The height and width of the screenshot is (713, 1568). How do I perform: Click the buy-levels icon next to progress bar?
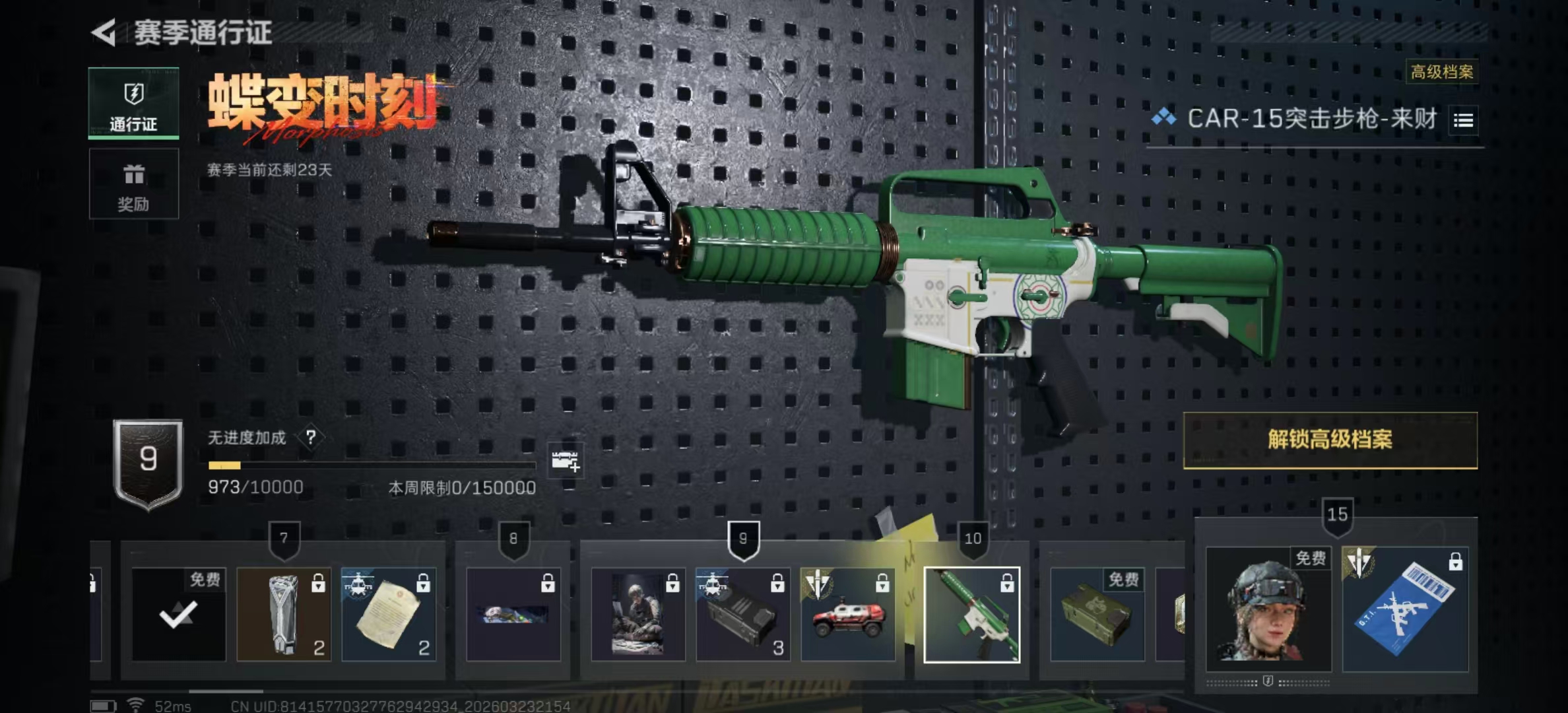click(x=565, y=460)
